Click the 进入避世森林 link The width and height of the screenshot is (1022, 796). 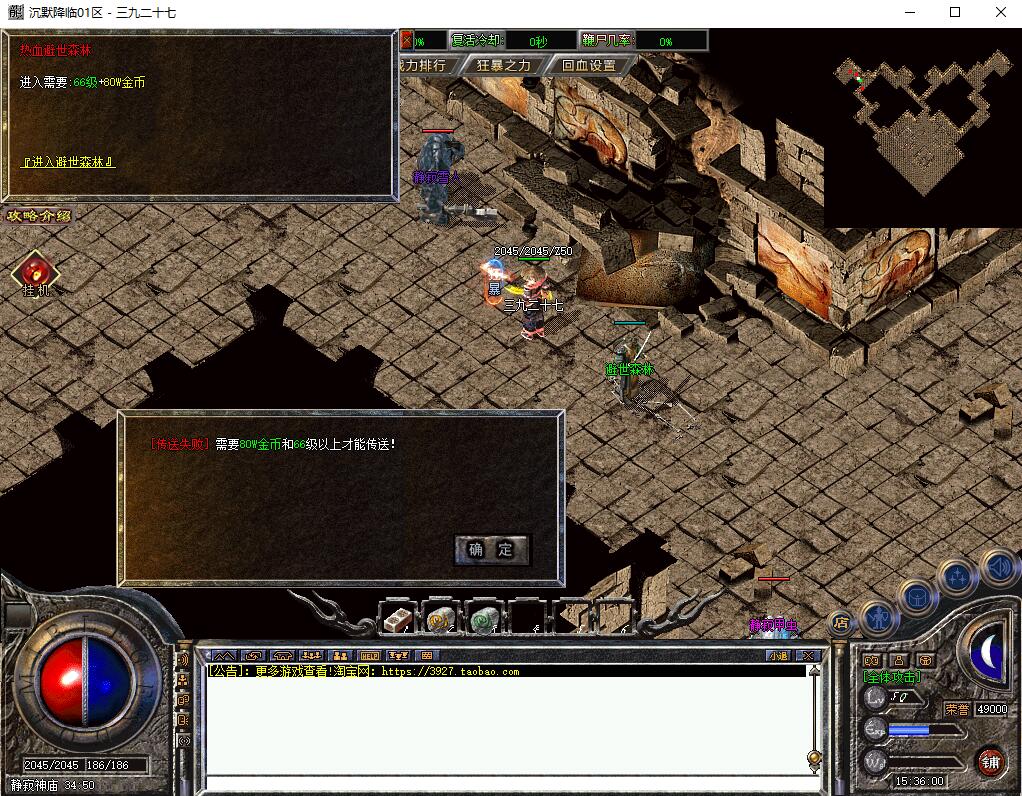tap(68, 162)
